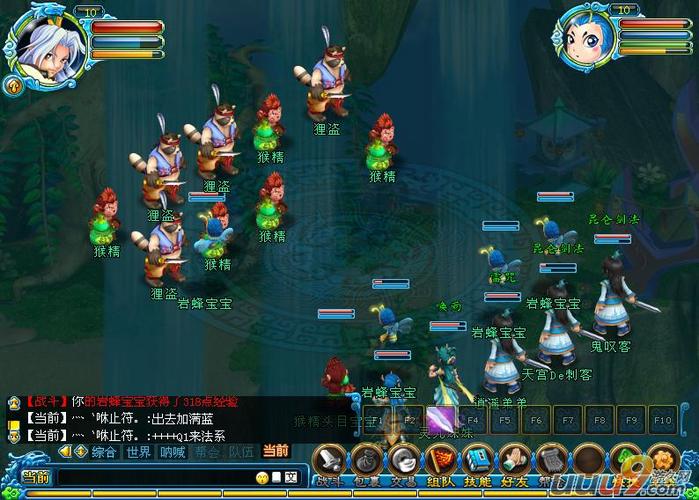Switch chat to the 队伍 tab
Screen dimensions: 699x500
coord(241,452)
